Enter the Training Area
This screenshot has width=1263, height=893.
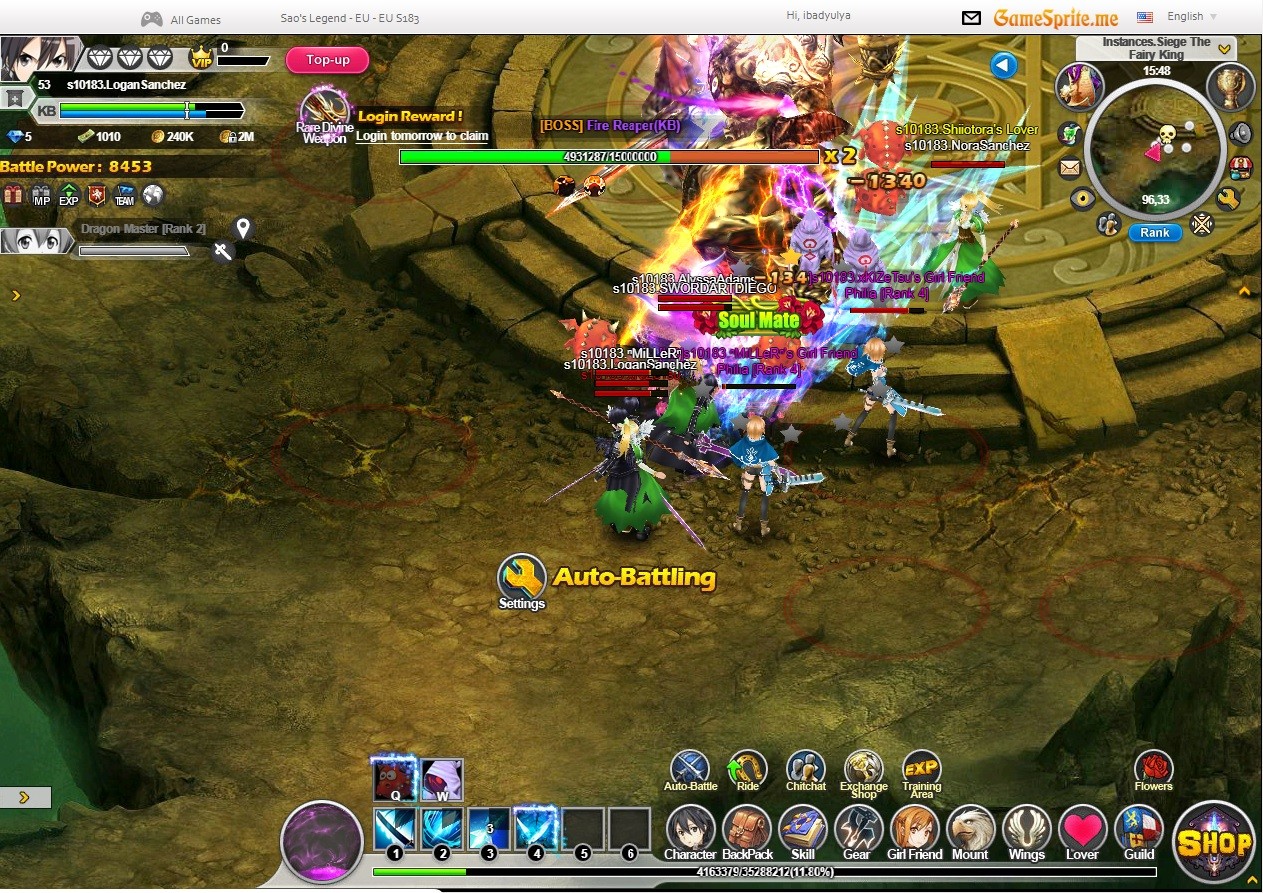pyautogui.click(x=921, y=768)
